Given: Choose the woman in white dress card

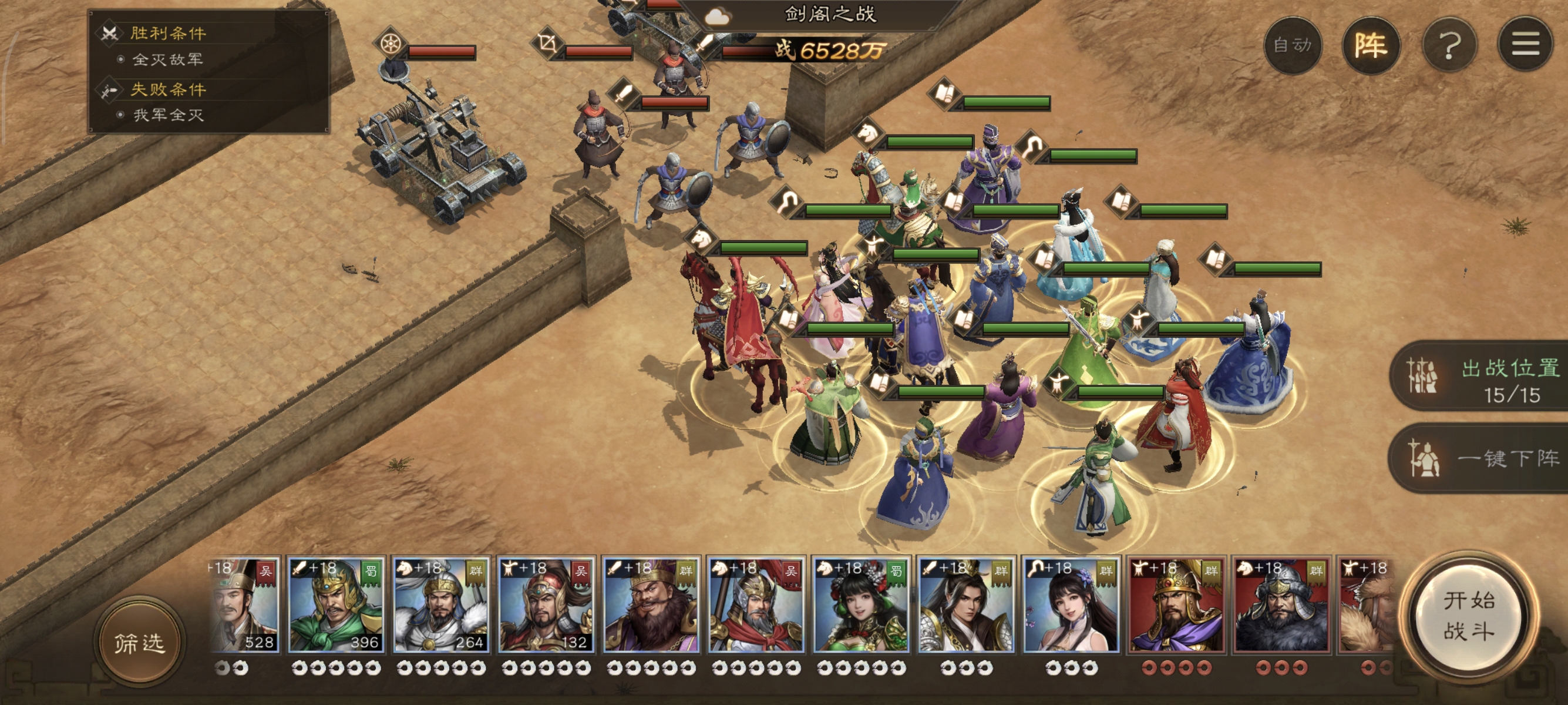Looking at the screenshot, I should coord(1071,605).
